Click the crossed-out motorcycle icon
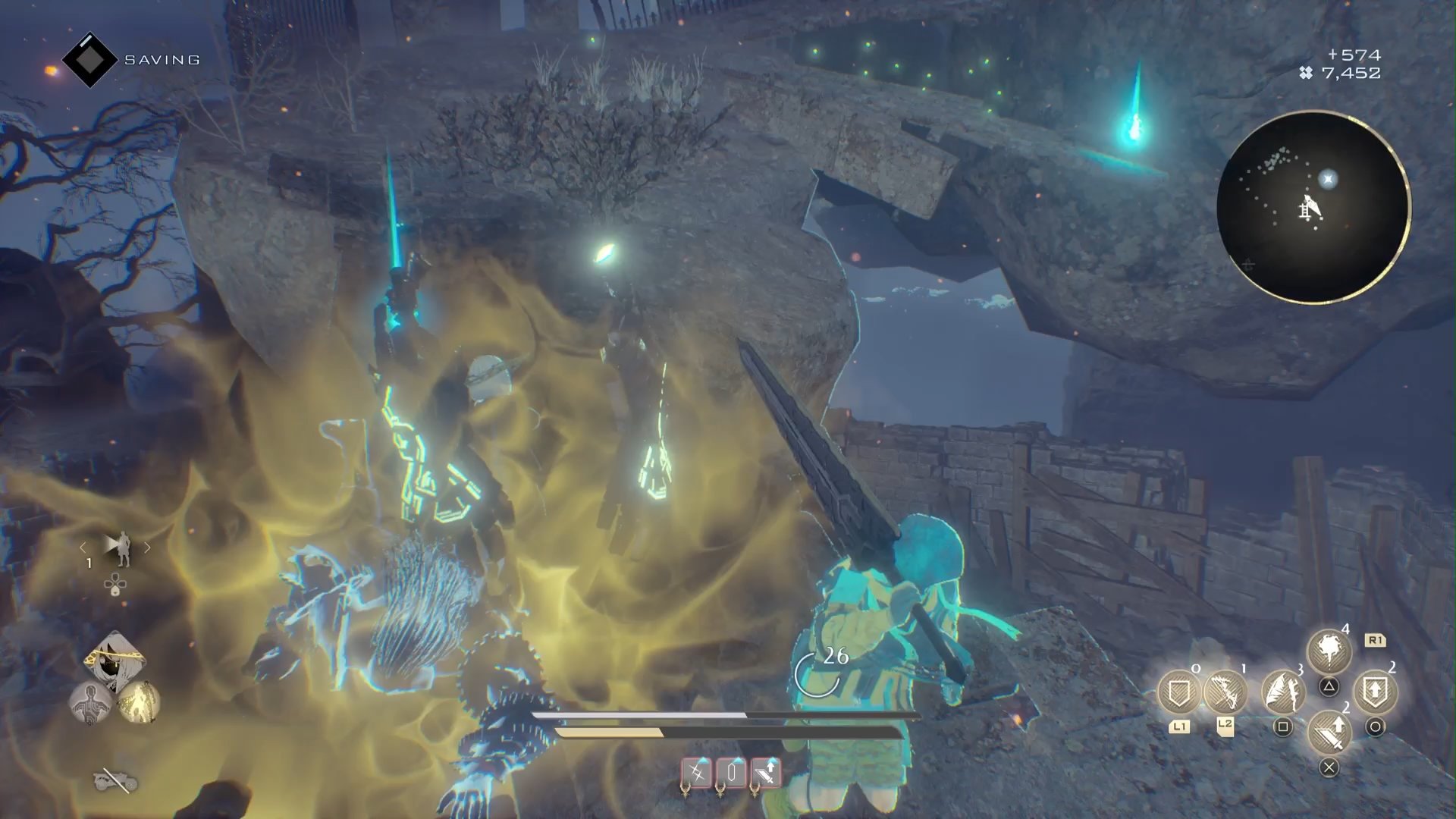Screen dimensions: 1456x819 [x=115, y=780]
